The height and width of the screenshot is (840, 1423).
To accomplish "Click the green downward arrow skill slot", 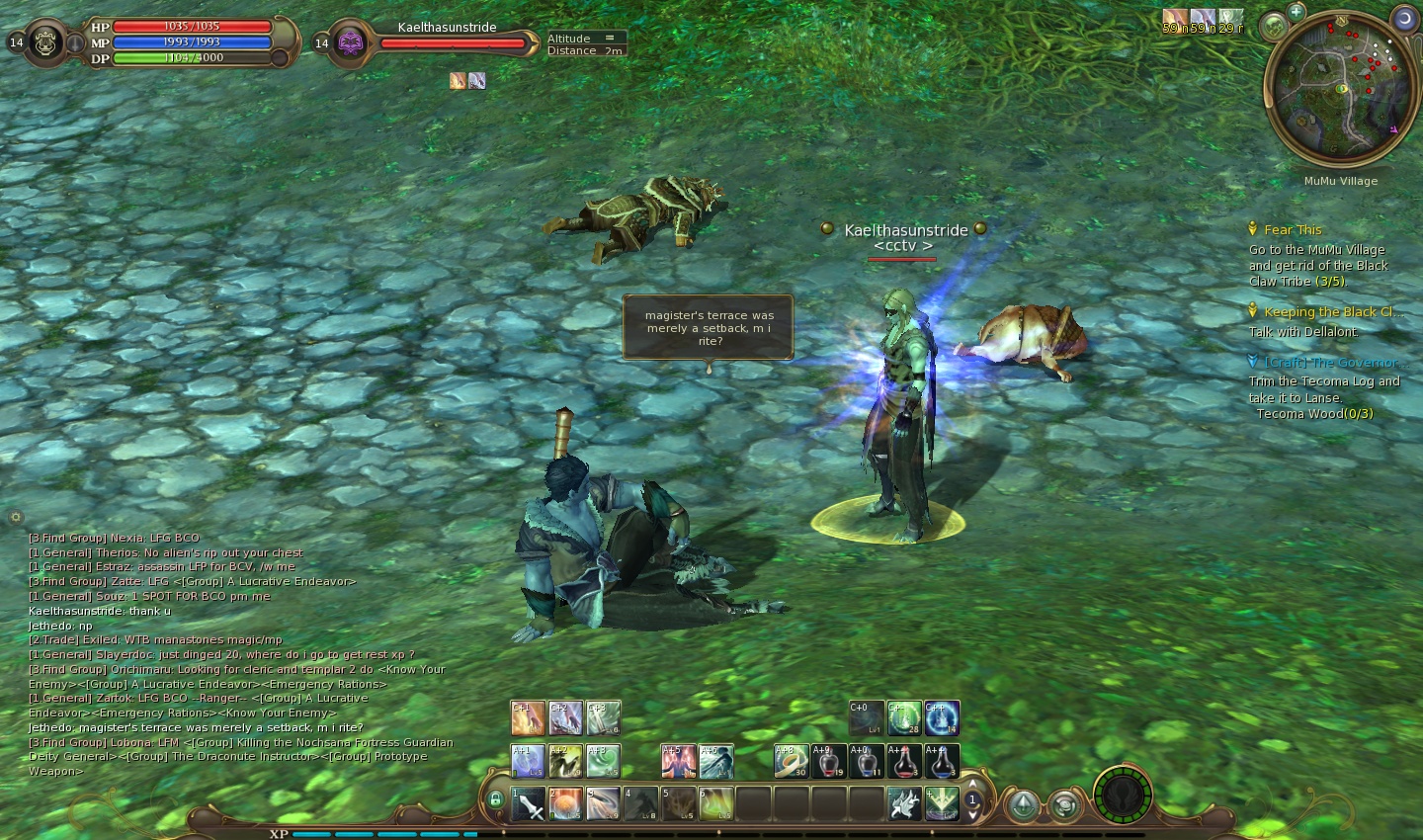I will click(x=941, y=803).
